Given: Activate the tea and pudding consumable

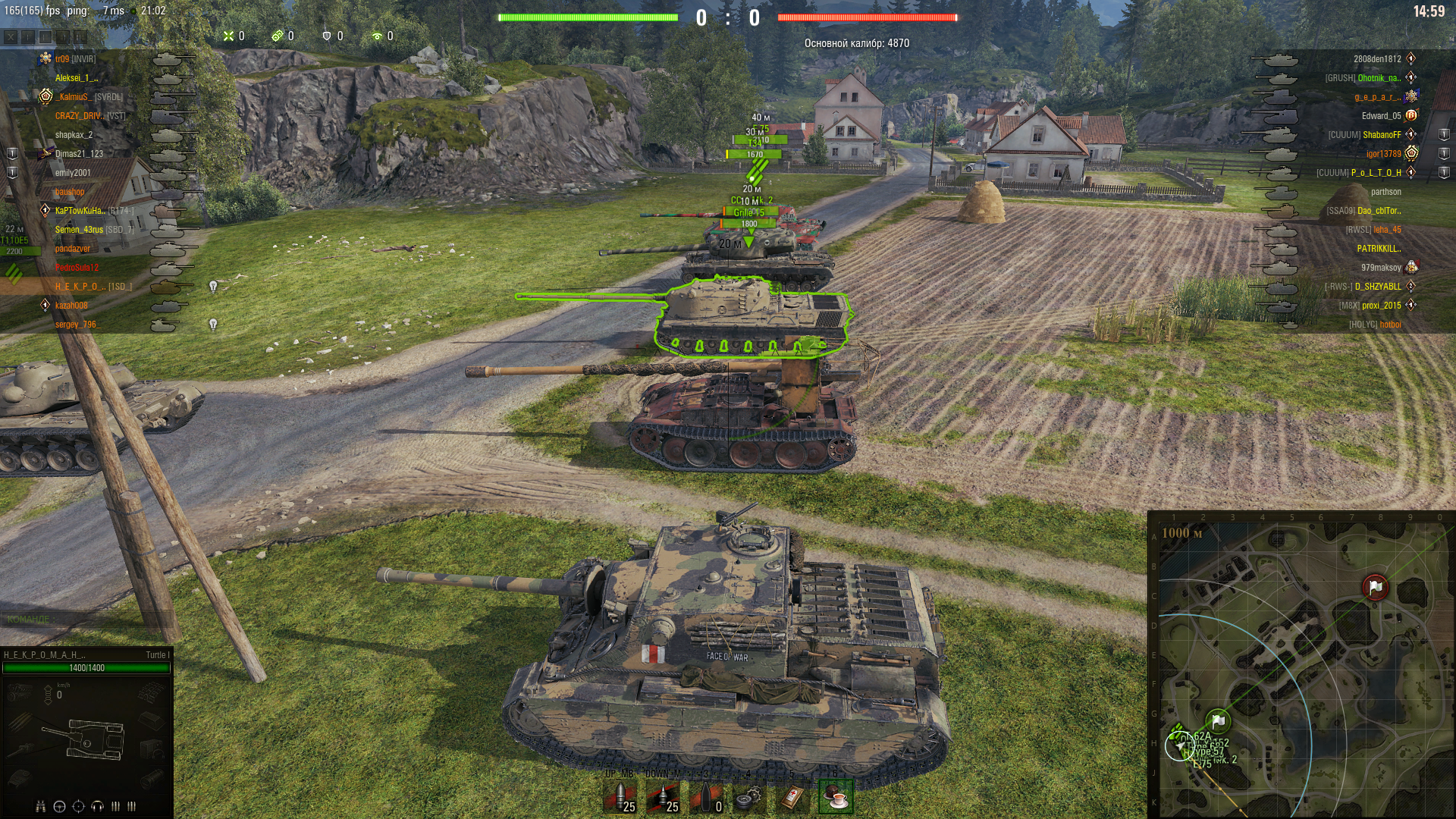Looking at the screenshot, I should tap(836, 796).
